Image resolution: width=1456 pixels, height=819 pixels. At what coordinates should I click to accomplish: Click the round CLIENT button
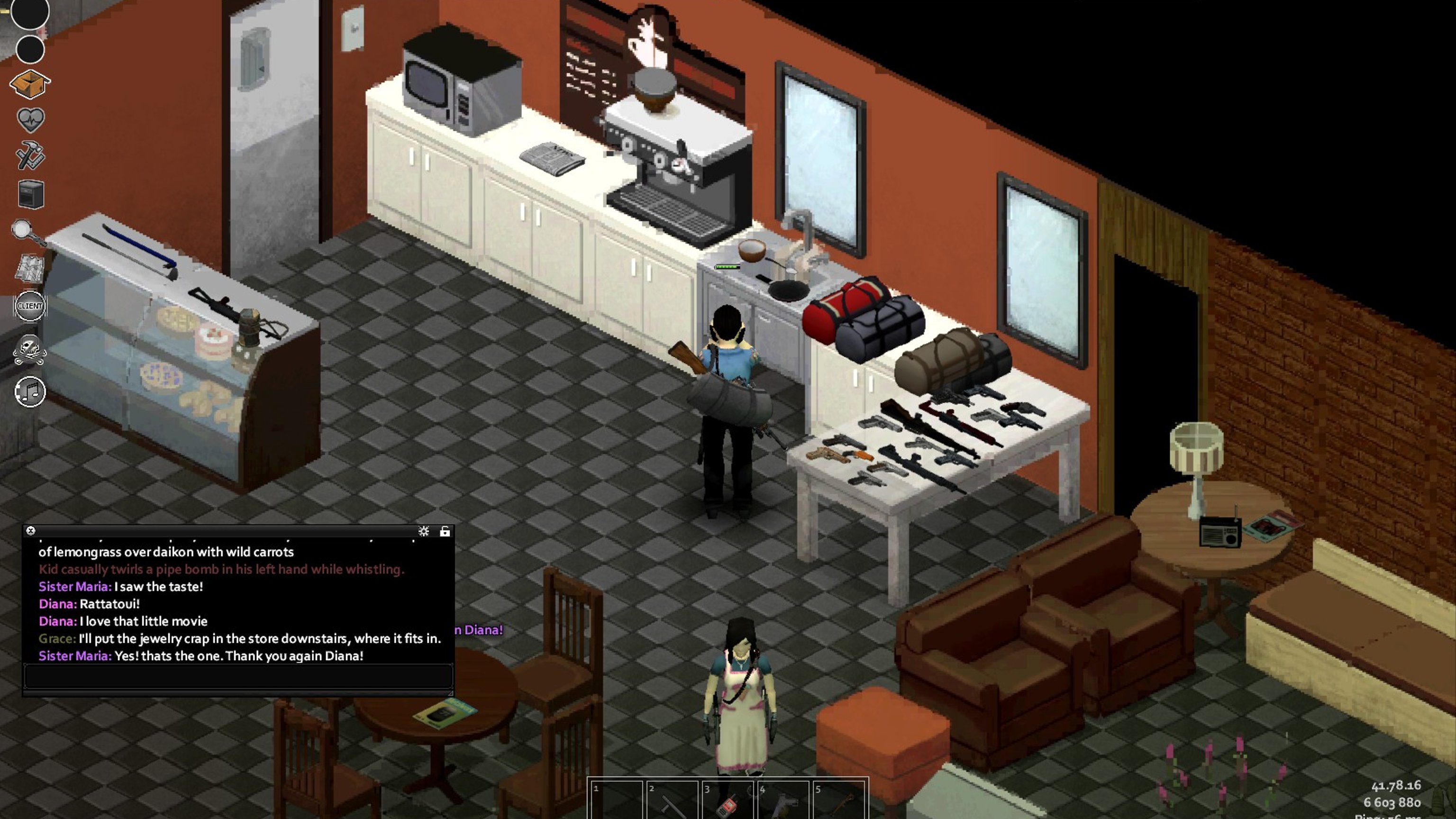[x=30, y=306]
